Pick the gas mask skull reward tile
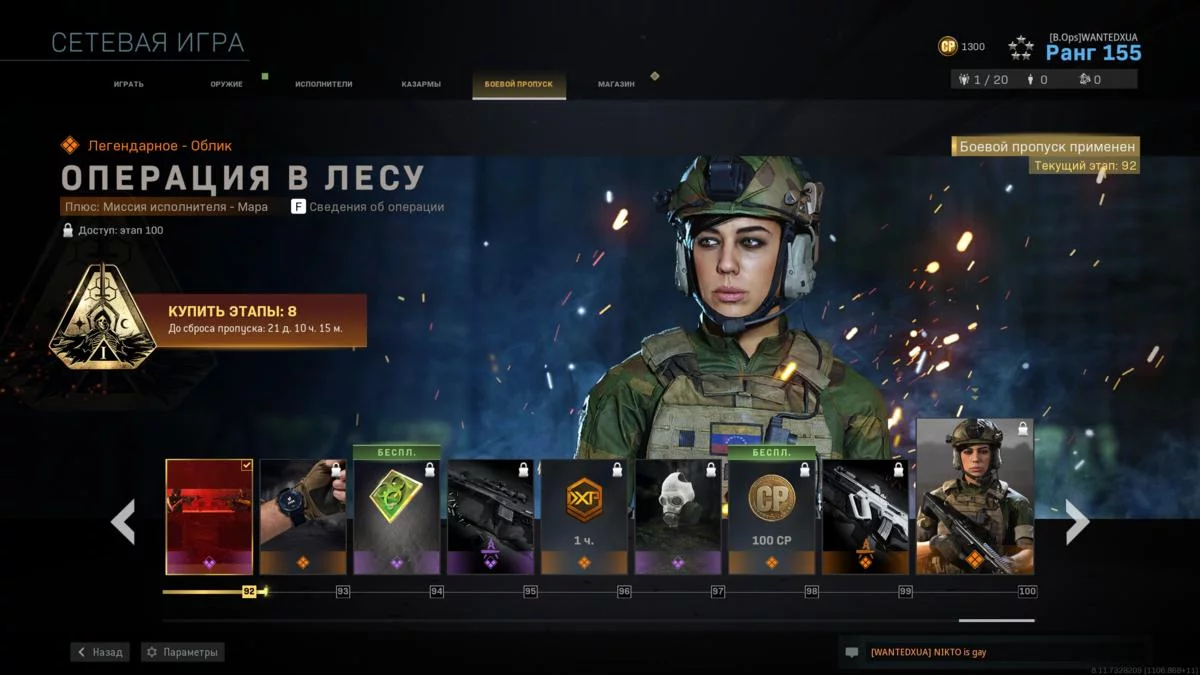Image resolution: width=1200 pixels, height=675 pixels. pyautogui.click(x=678, y=516)
